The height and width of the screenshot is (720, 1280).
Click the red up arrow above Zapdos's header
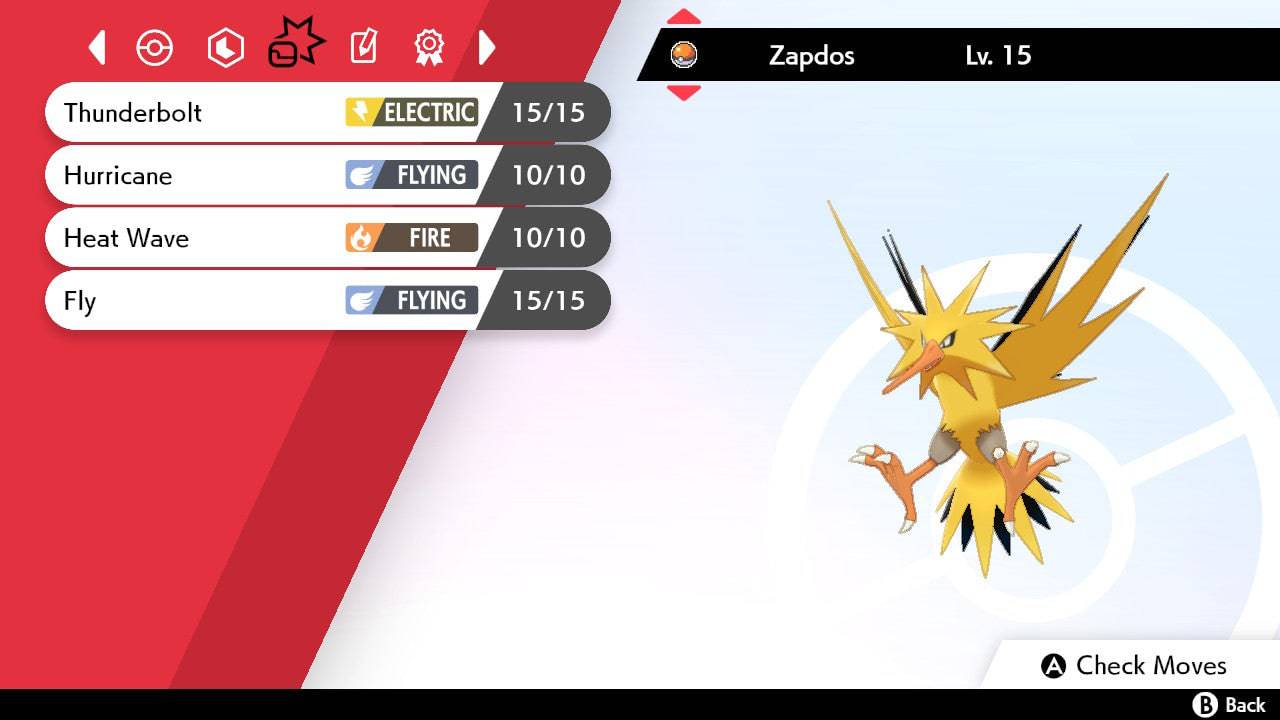684,14
